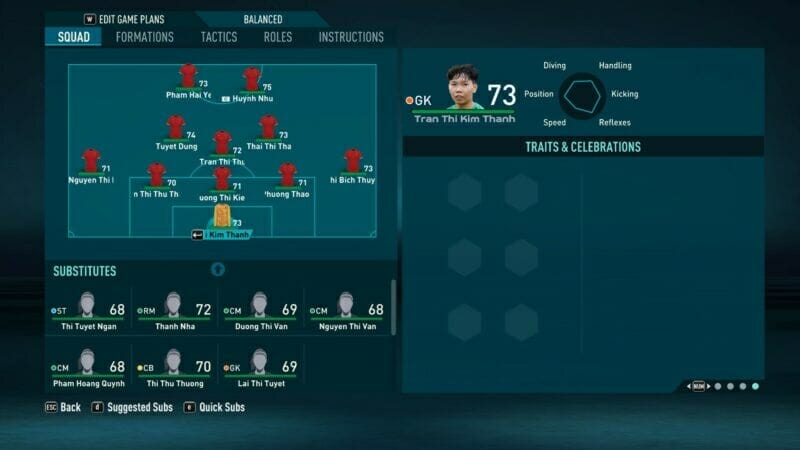800x450 pixels.
Task: Select substitute Thanh Nha rated 72
Action: click(x=174, y=311)
